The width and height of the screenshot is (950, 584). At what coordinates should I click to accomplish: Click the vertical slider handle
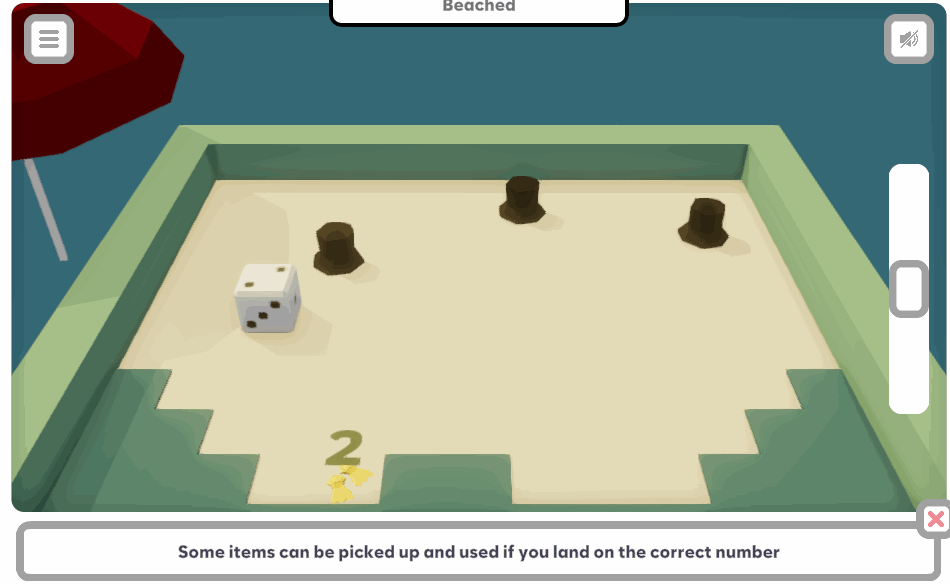(909, 290)
